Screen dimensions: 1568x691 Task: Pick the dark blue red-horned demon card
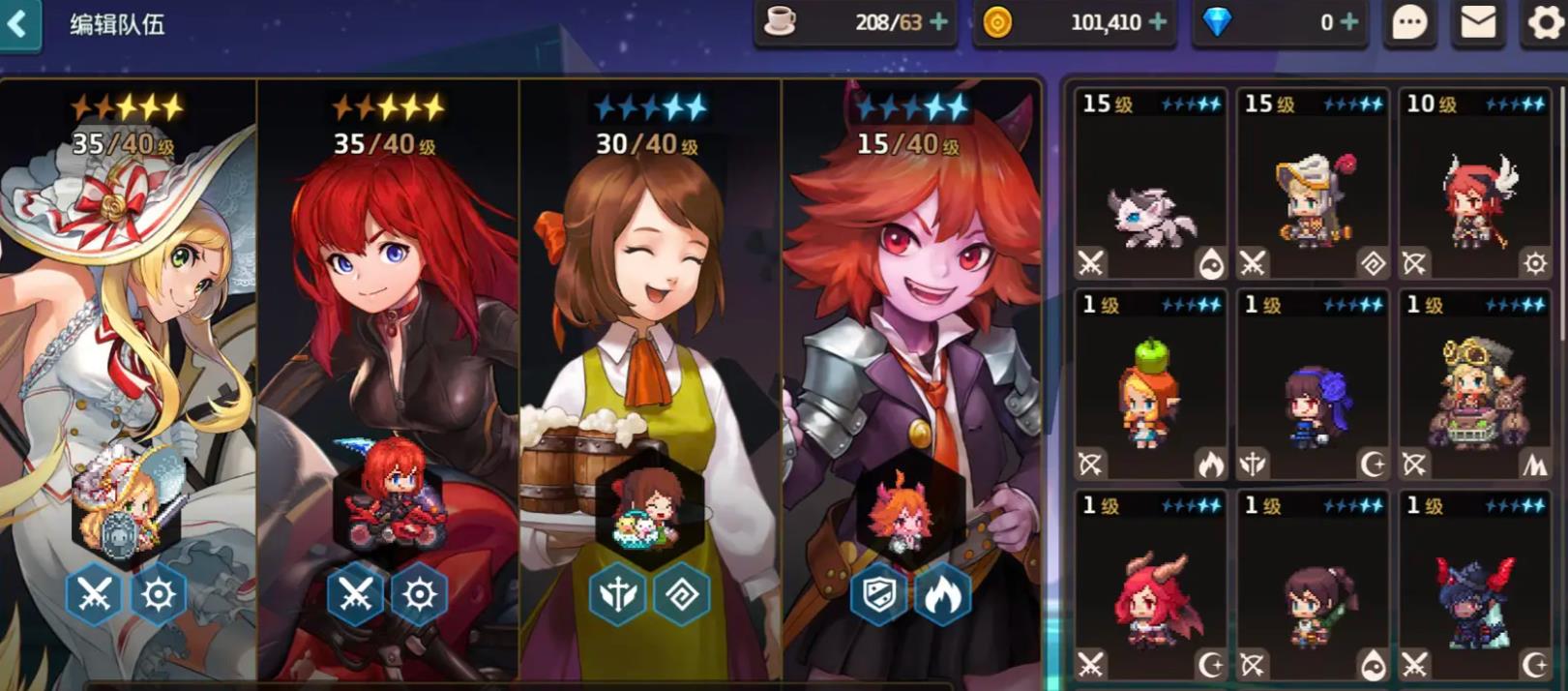point(1474,586)
